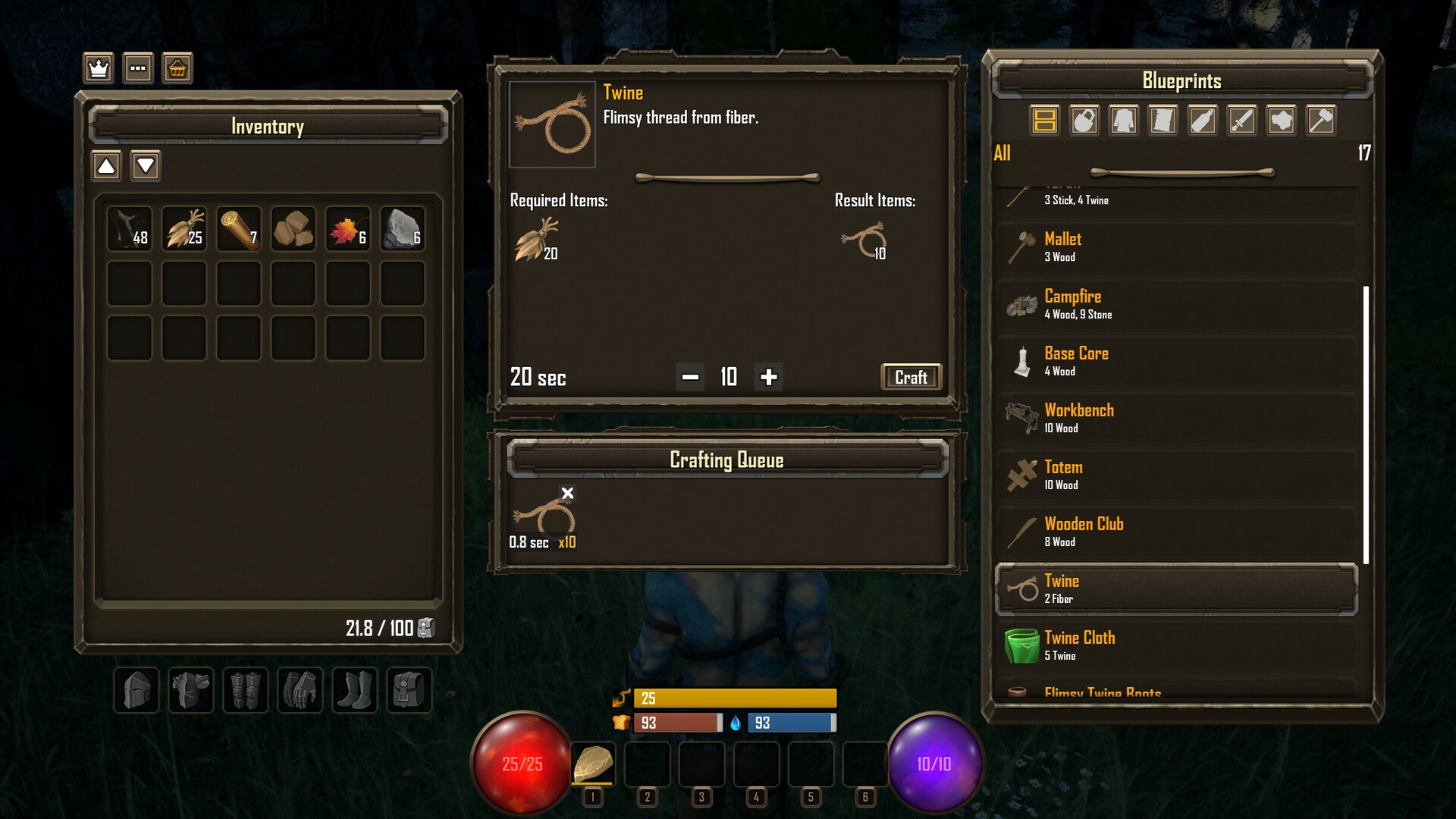The width and height of the screenshot is (1456, 819).
Task: Show all blueprints category tab
Action: (x=1045, y=121)
